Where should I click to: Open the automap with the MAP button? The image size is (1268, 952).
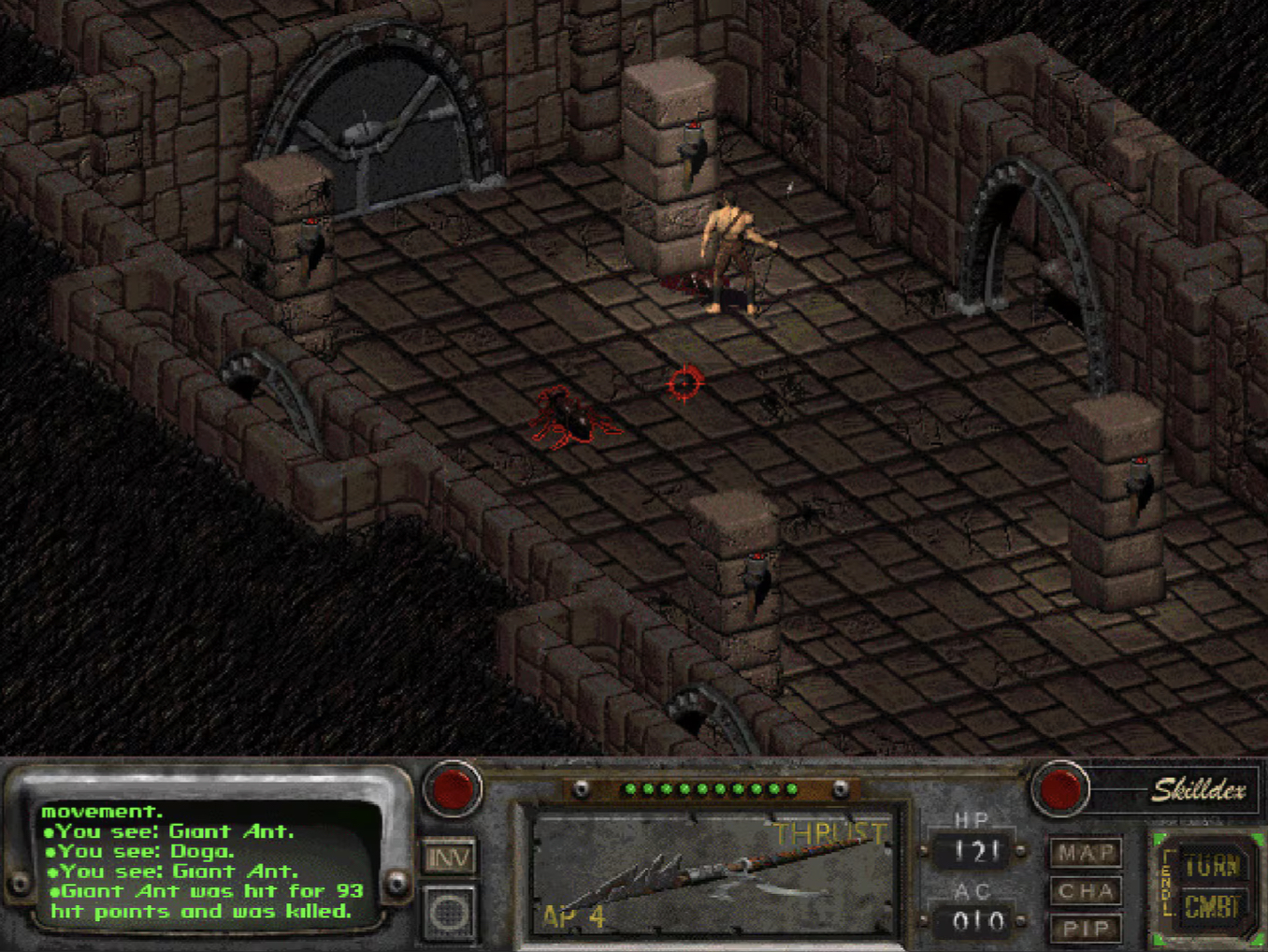(1085, 853)
